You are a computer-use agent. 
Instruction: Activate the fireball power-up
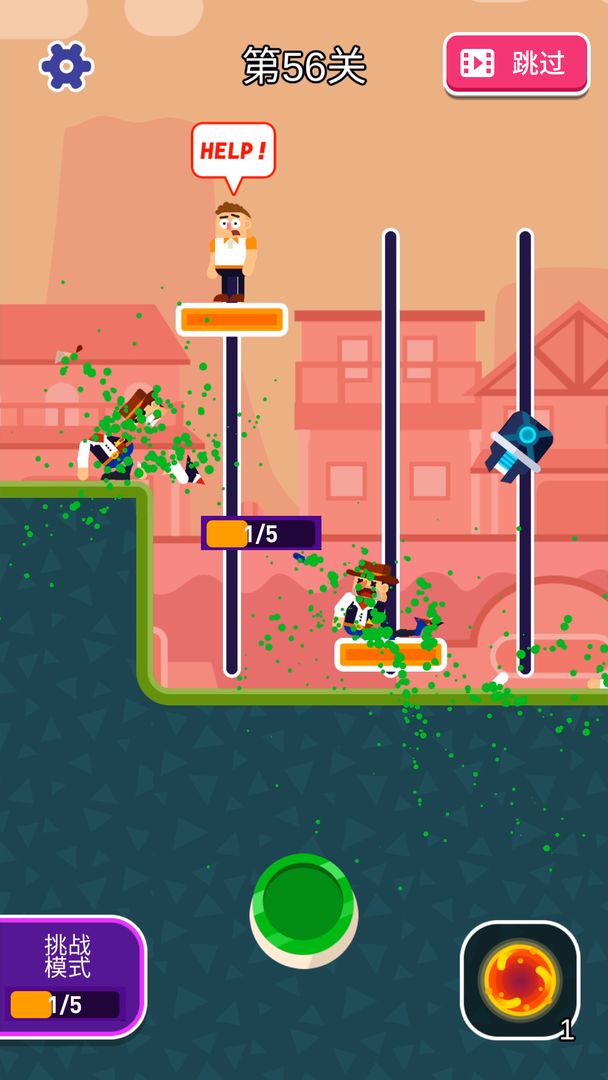519,980
